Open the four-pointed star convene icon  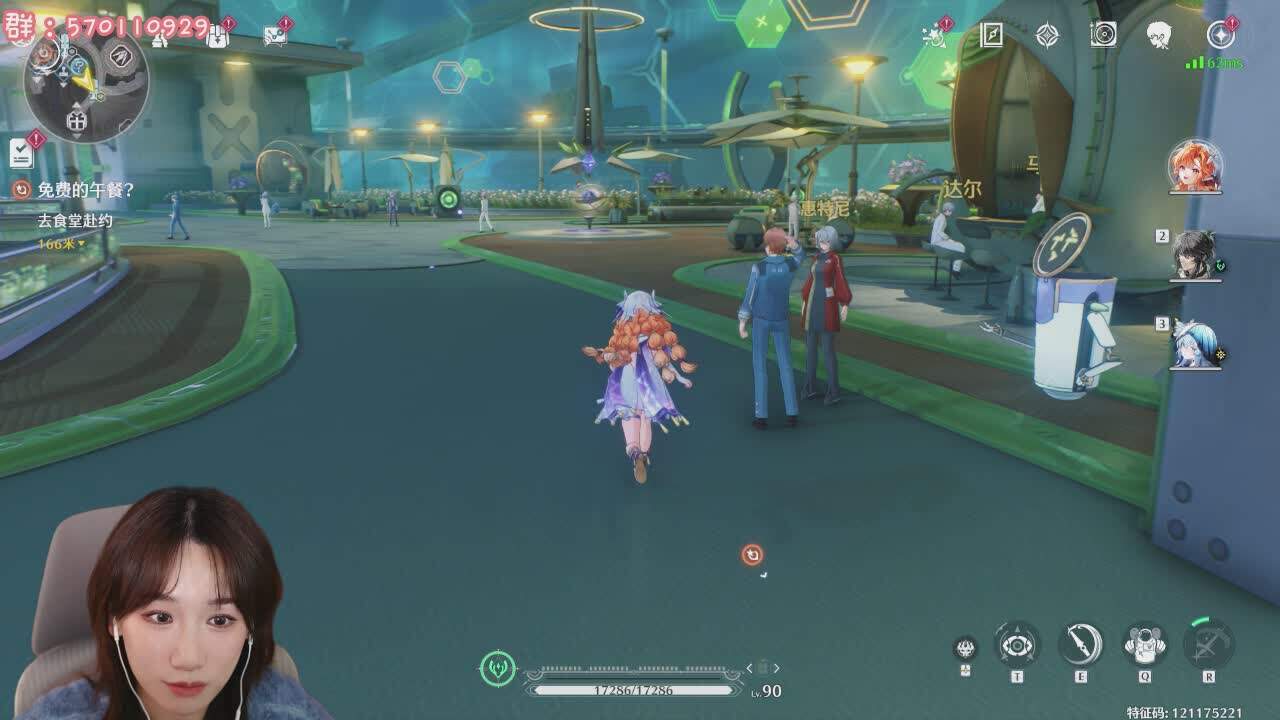(1047, 35)
